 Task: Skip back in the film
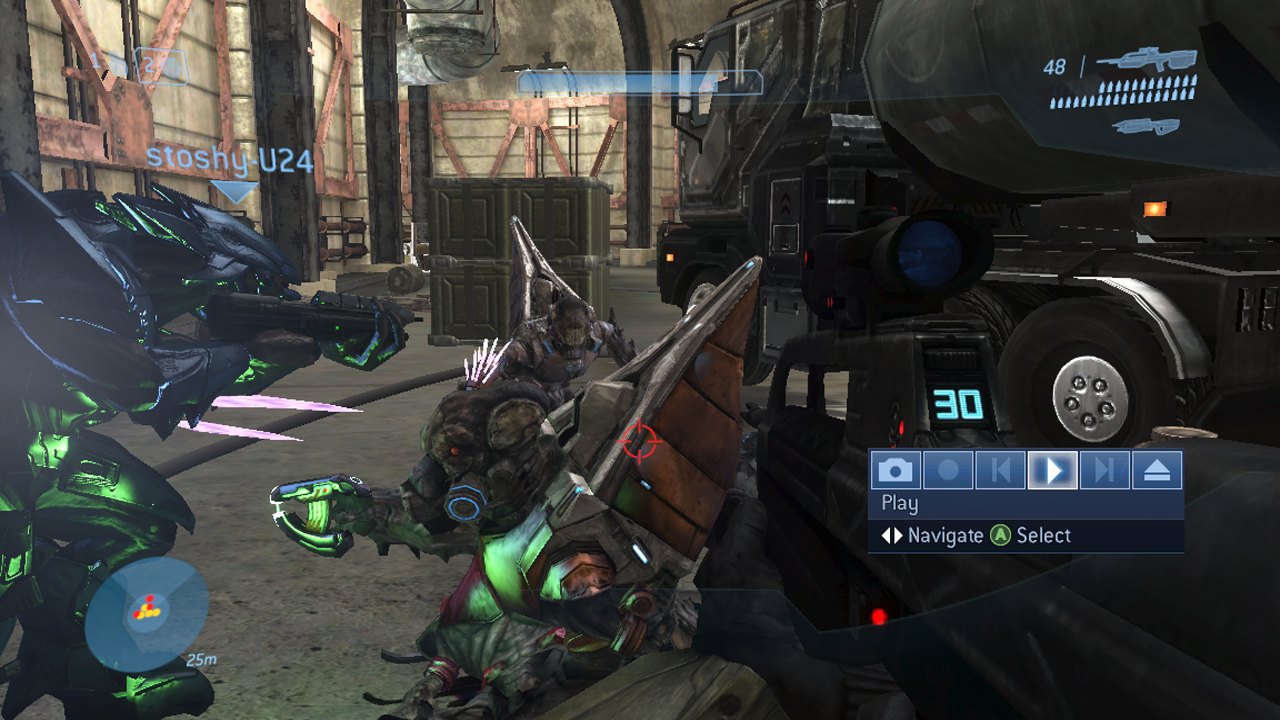coord(1000,470)
